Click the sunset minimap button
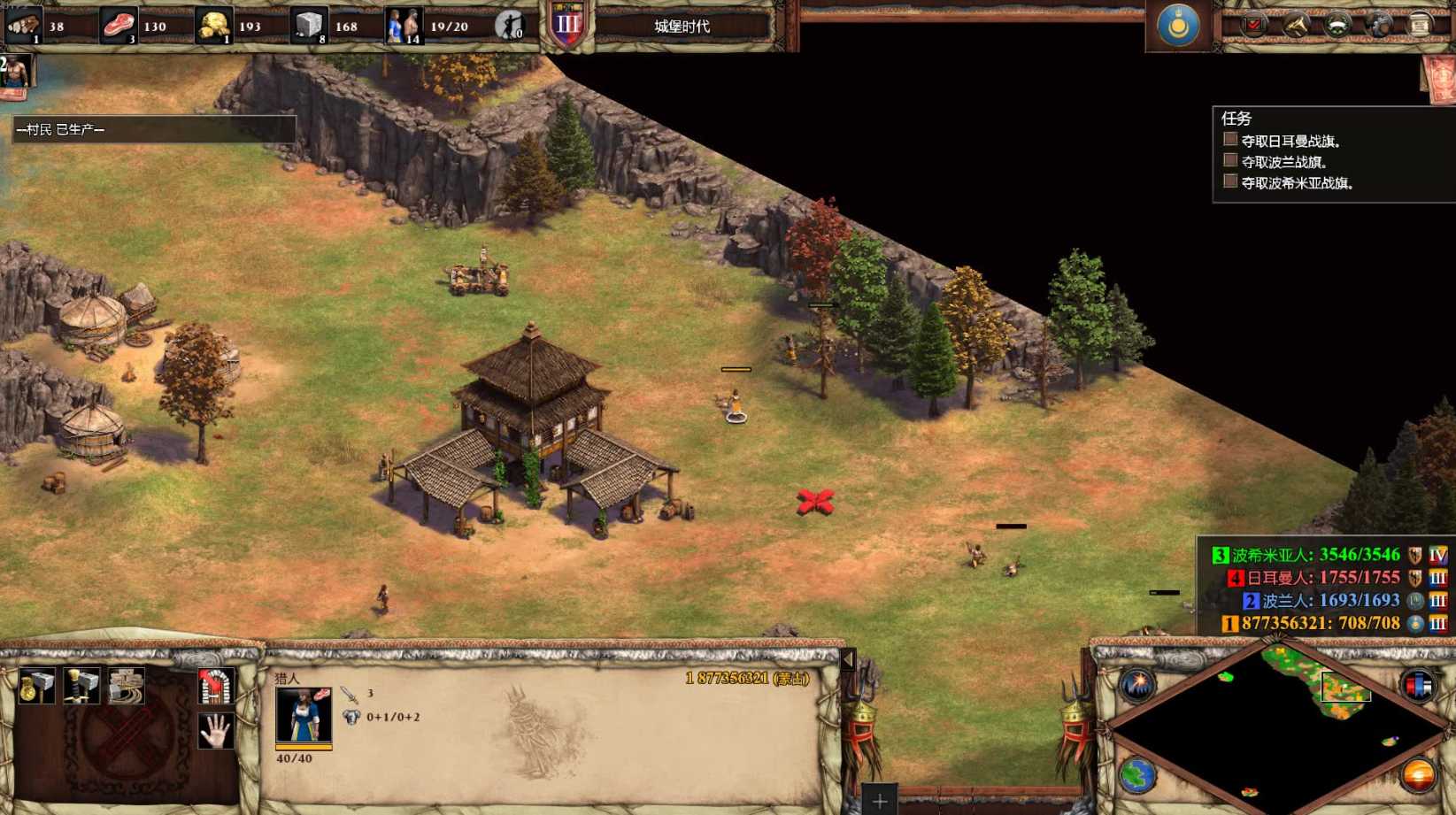Image resolution: width=1456 pixels, height=815 pixels. click(x=1418, y=776)
